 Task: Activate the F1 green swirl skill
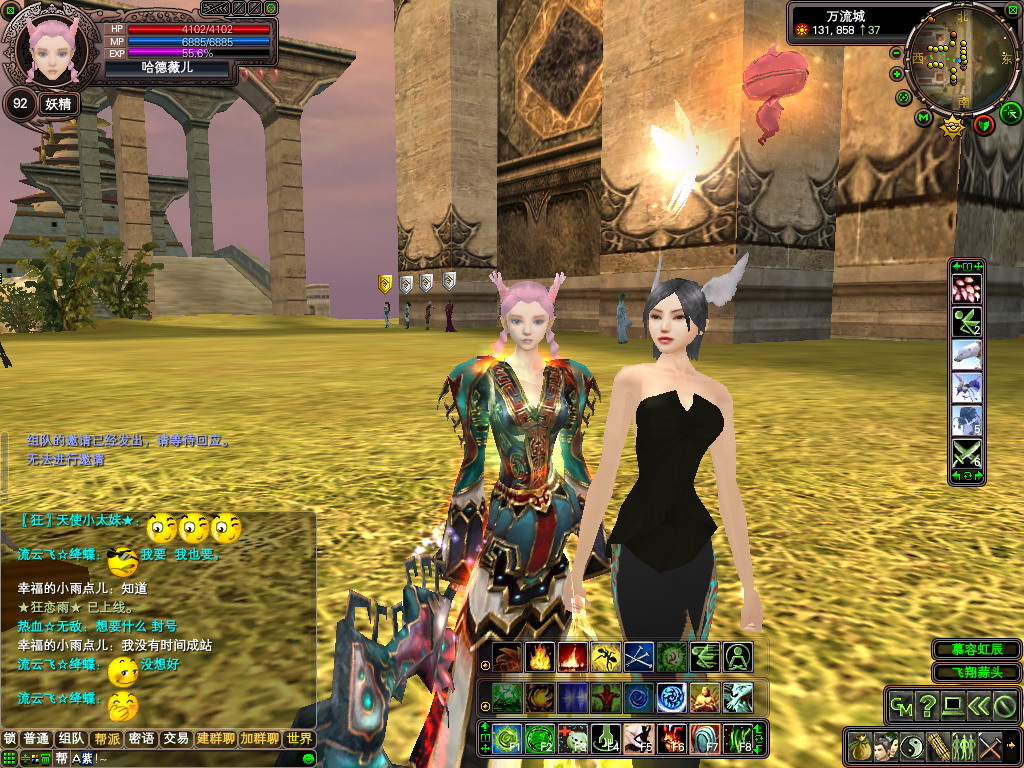pyautogui.click(x=507, y=740)
